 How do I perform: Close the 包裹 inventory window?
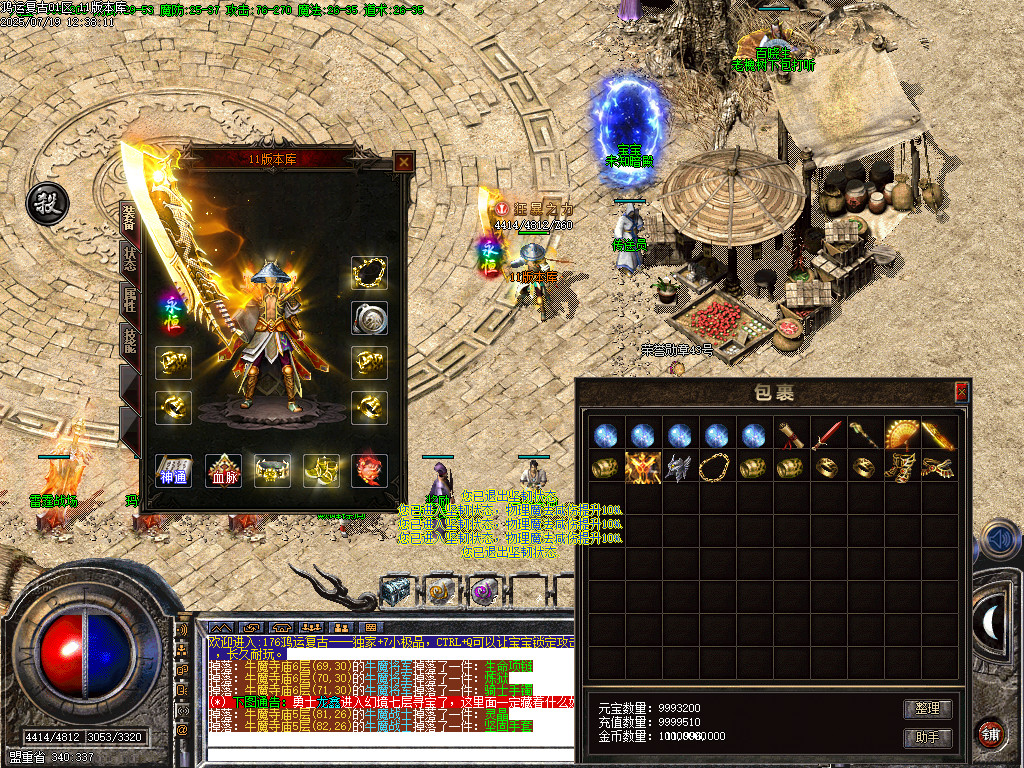click(962, 392)
